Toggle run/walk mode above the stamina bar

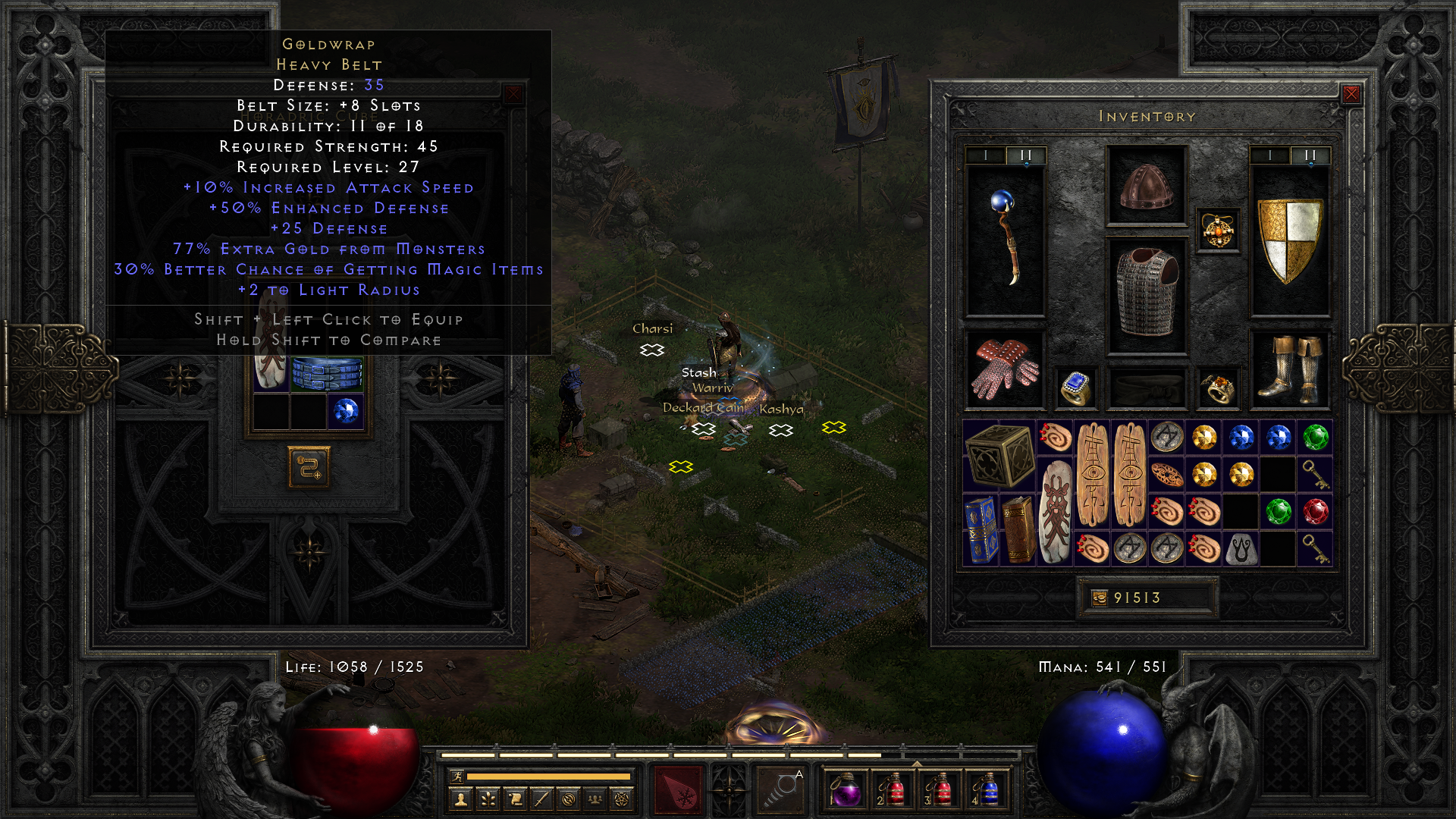457,777
